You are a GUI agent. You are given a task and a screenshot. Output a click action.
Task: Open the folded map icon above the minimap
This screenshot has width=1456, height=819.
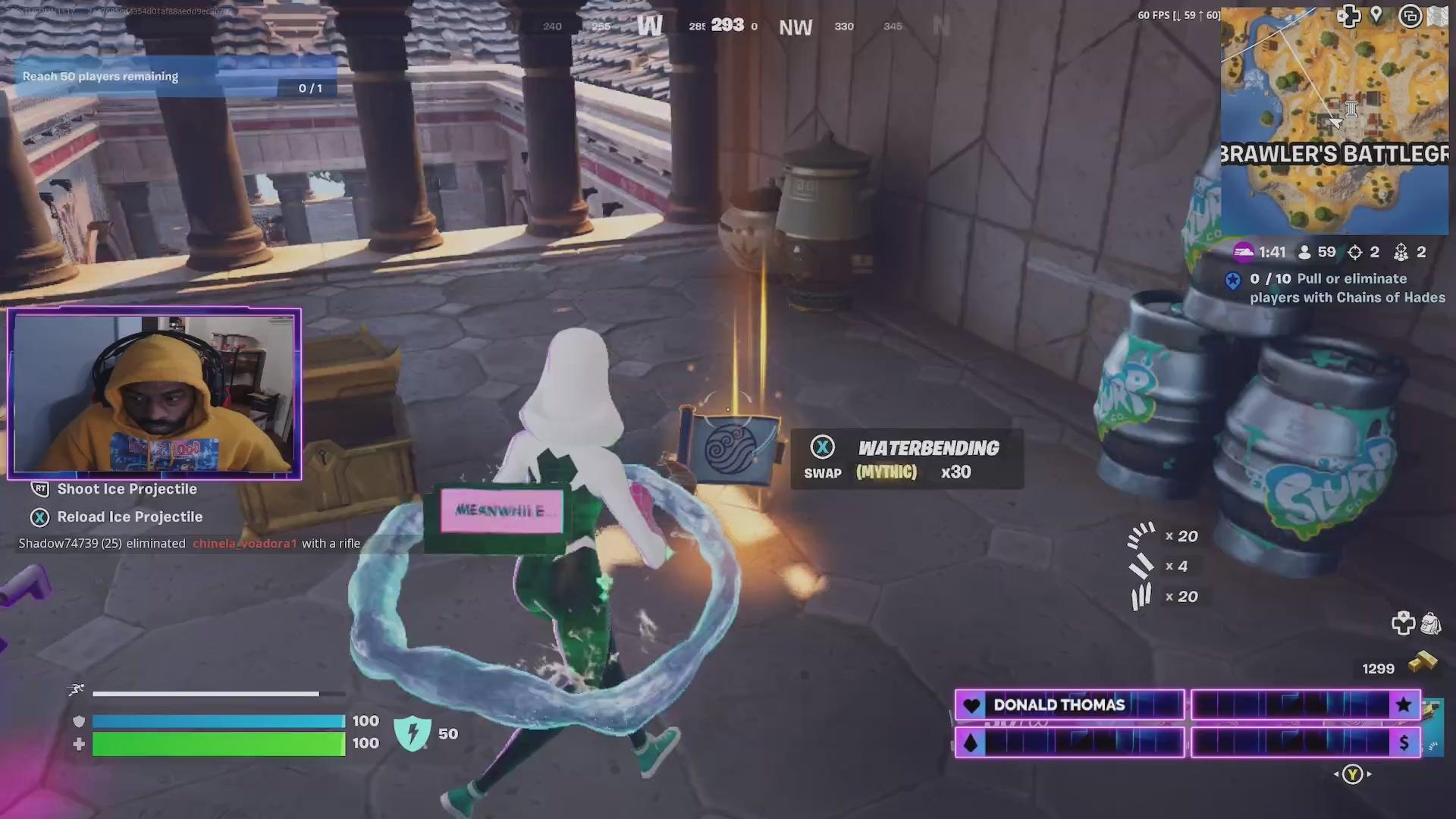pos(1438,15)
